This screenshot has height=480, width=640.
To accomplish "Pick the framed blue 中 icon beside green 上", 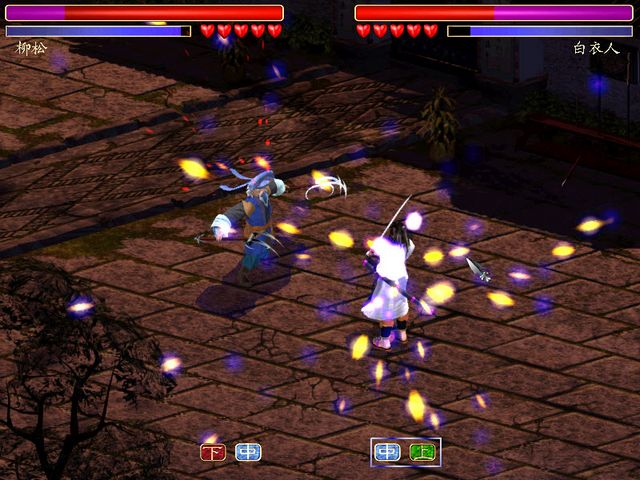I will [388, 452].
